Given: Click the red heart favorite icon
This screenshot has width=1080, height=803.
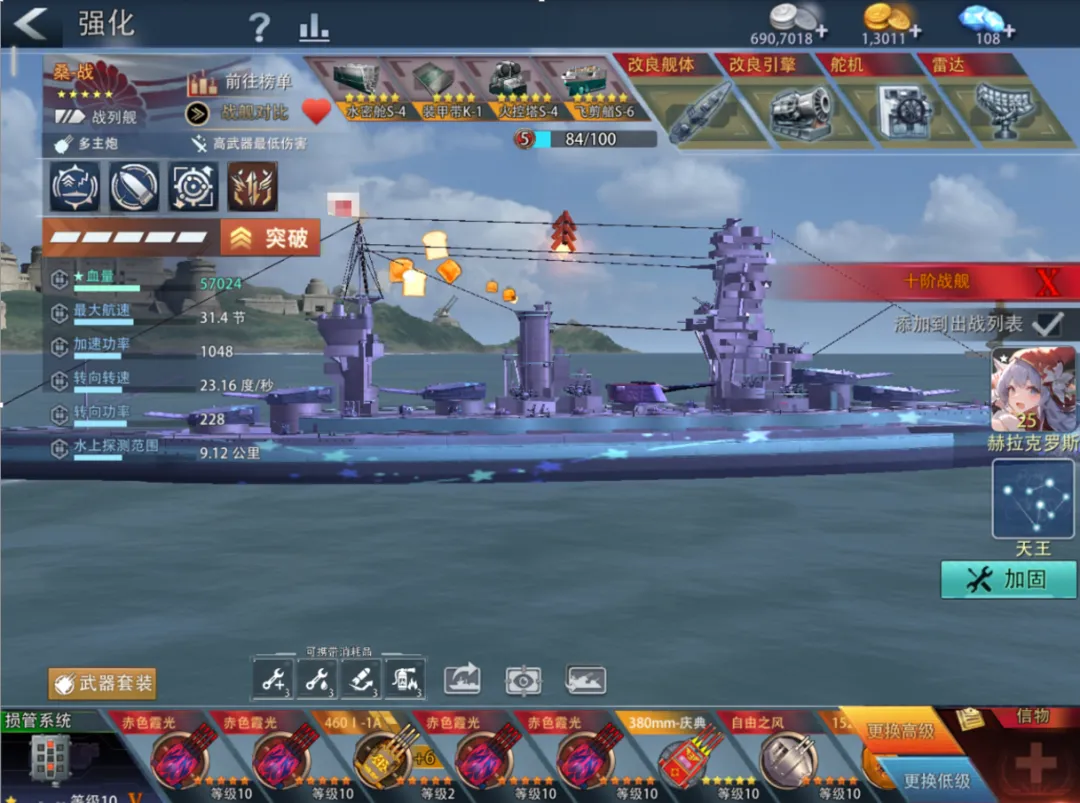Looking at the screenshot, I should coord(316,111).
